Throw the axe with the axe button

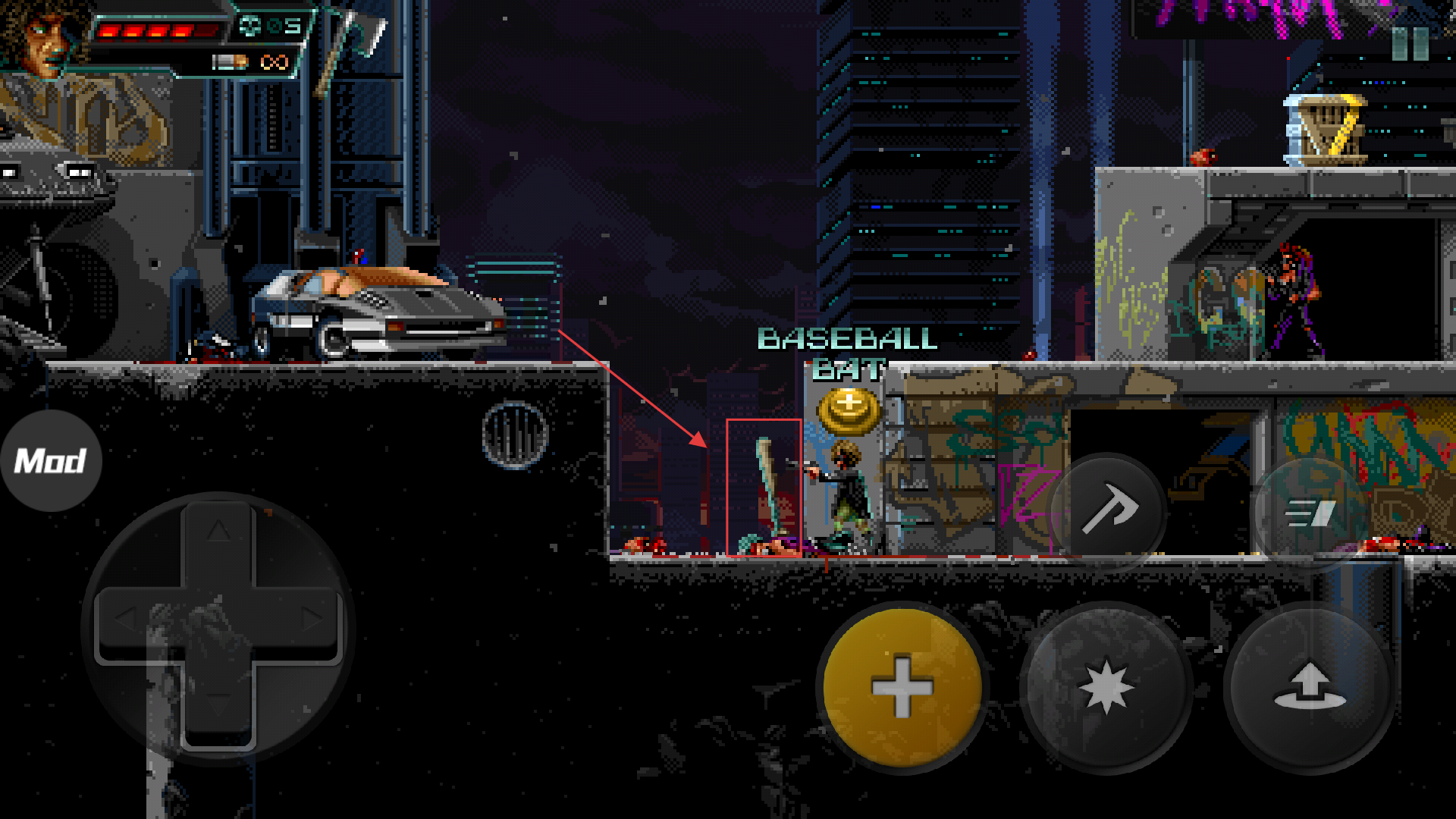1109,510
